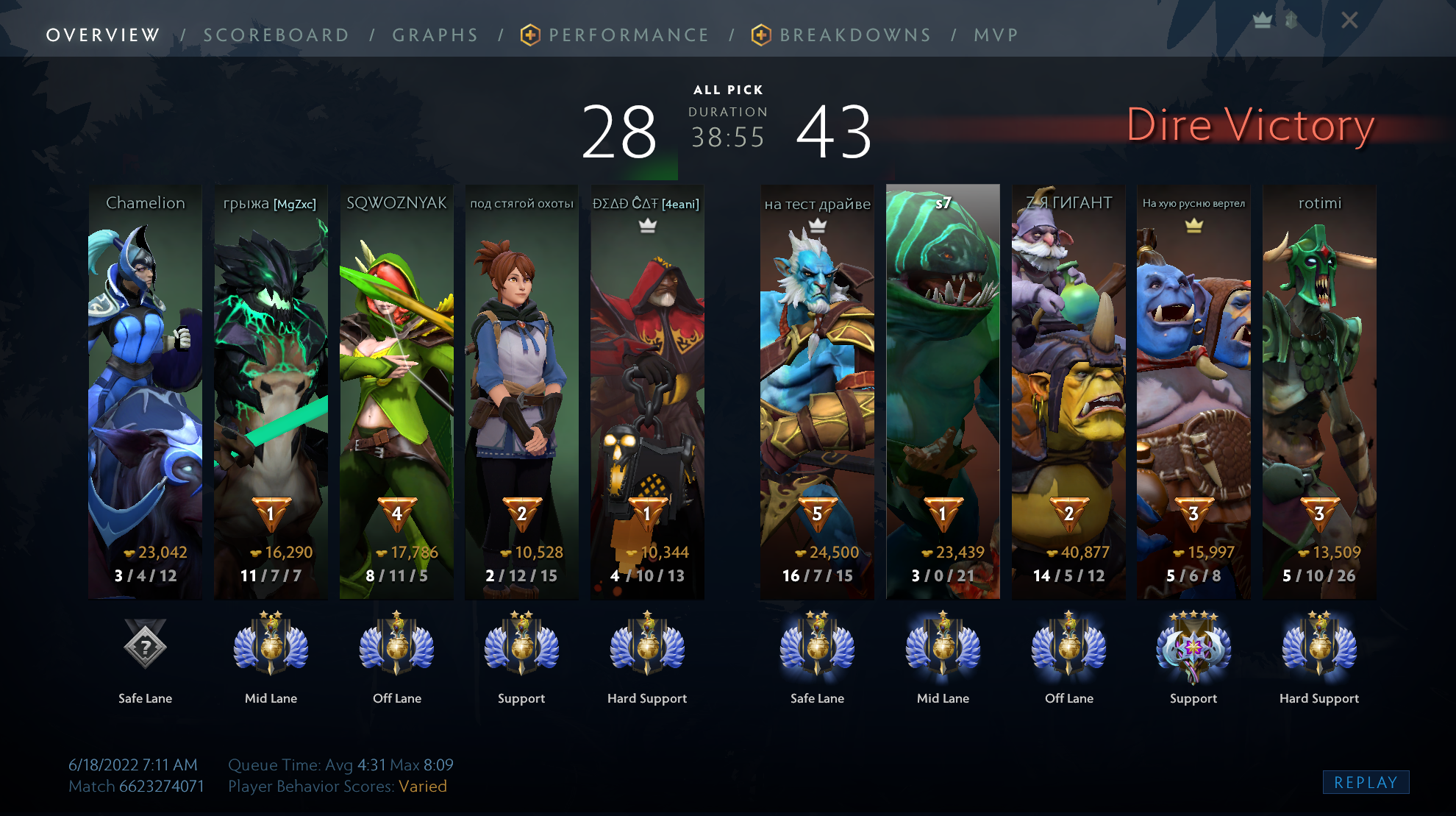Select the Ogre Magi Support card
Viewport: 1456px width, 816px height.
point(1193,390)
